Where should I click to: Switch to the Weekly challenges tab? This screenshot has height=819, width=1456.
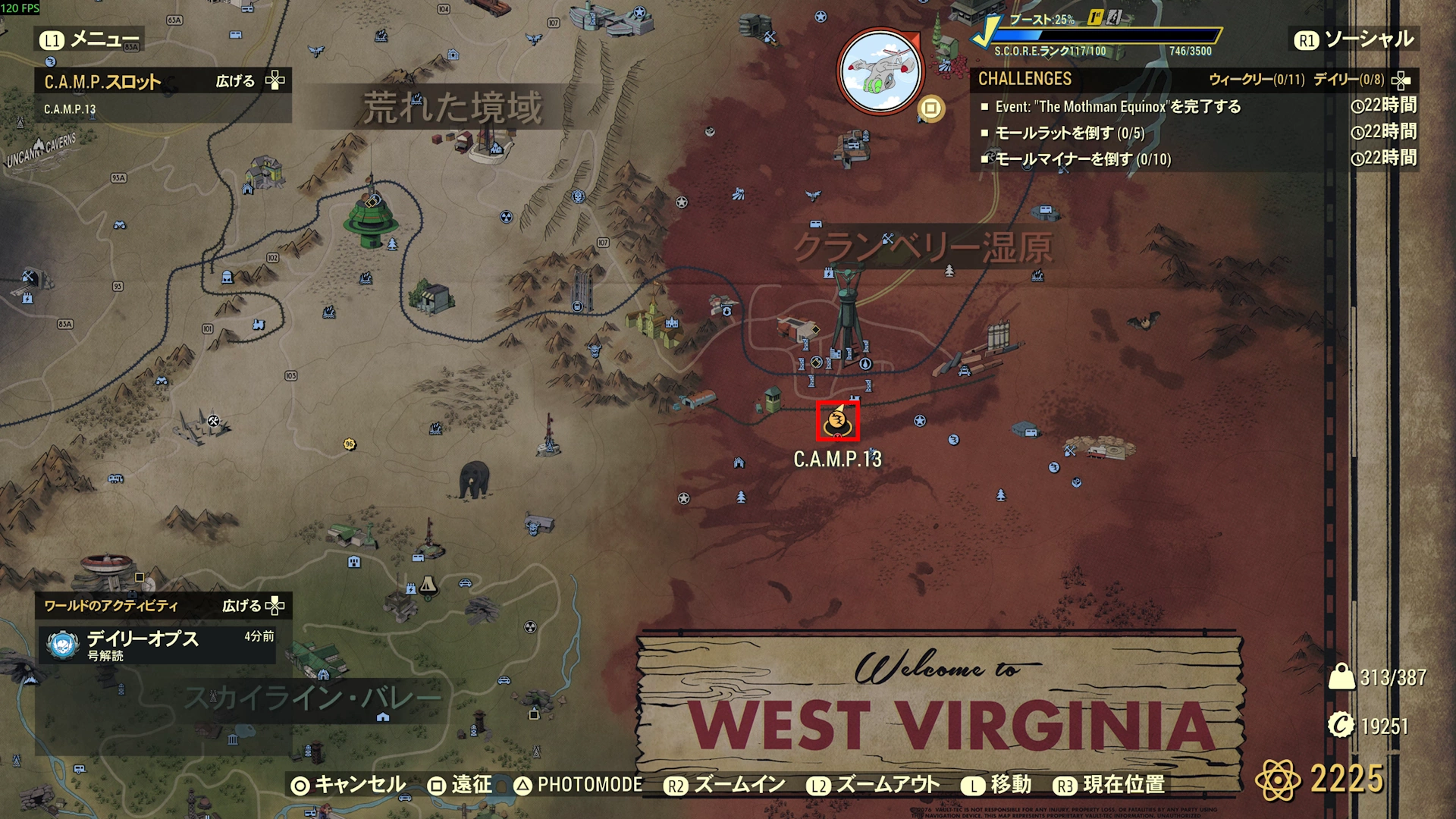1256,80
